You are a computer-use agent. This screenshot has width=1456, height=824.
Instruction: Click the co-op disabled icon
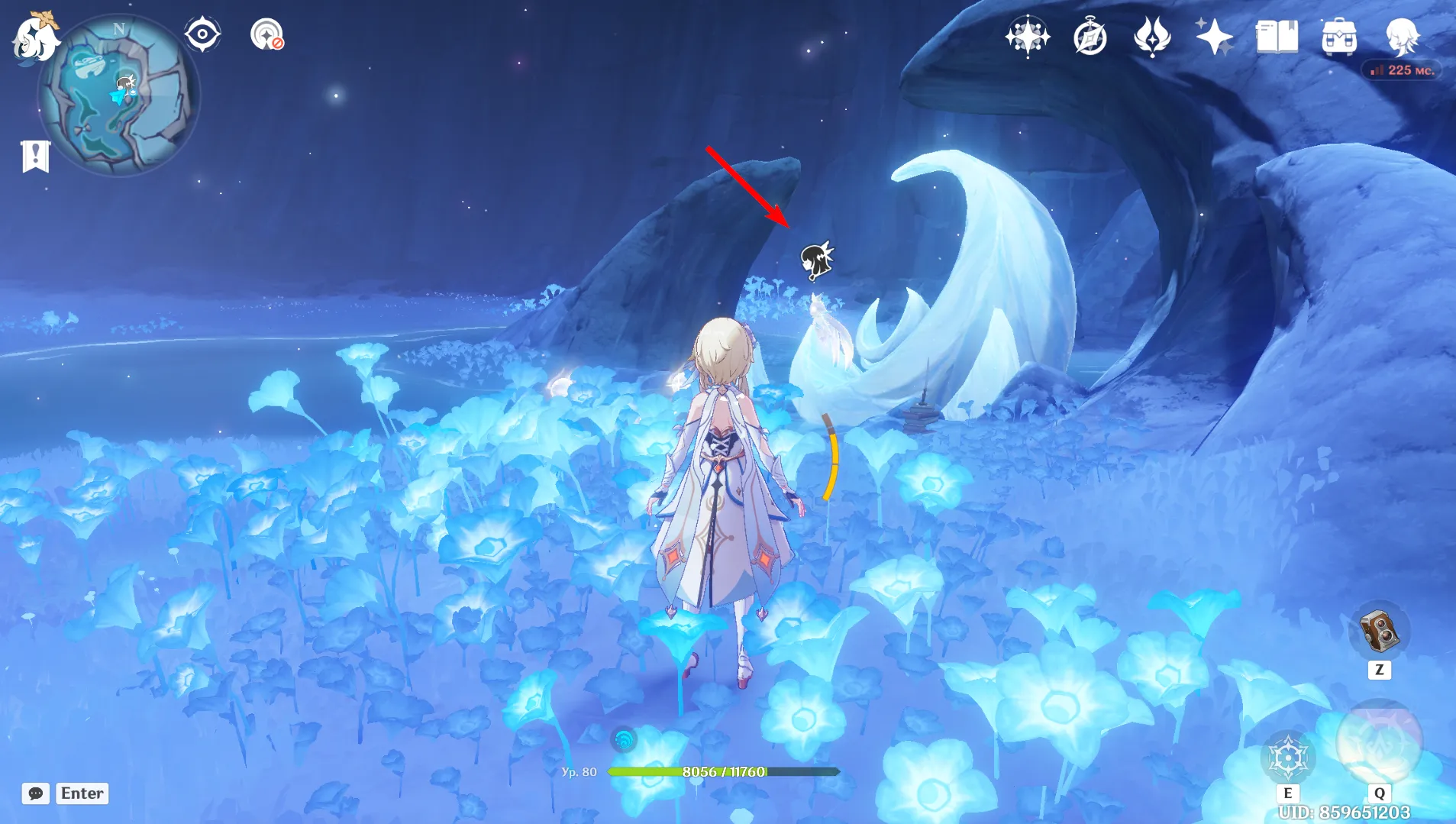pos(266,35)
